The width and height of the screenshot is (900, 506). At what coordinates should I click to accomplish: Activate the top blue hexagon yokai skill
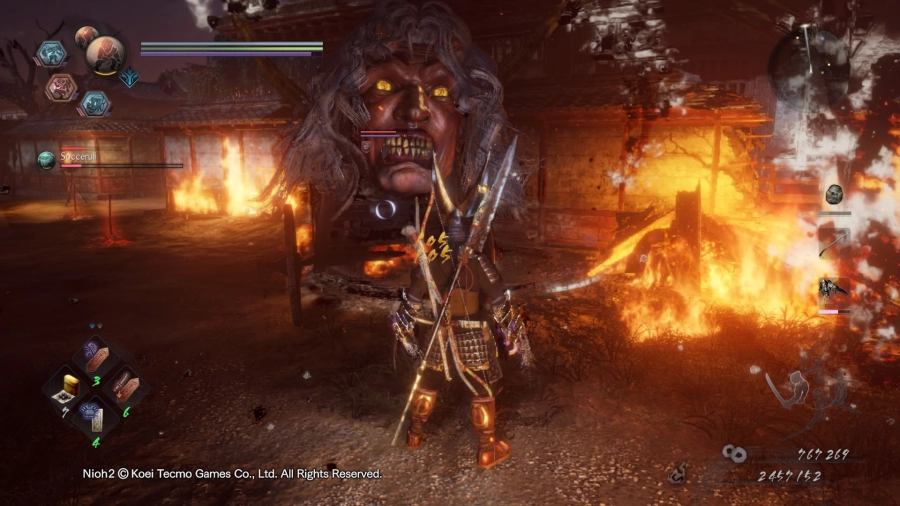[51, 53]
